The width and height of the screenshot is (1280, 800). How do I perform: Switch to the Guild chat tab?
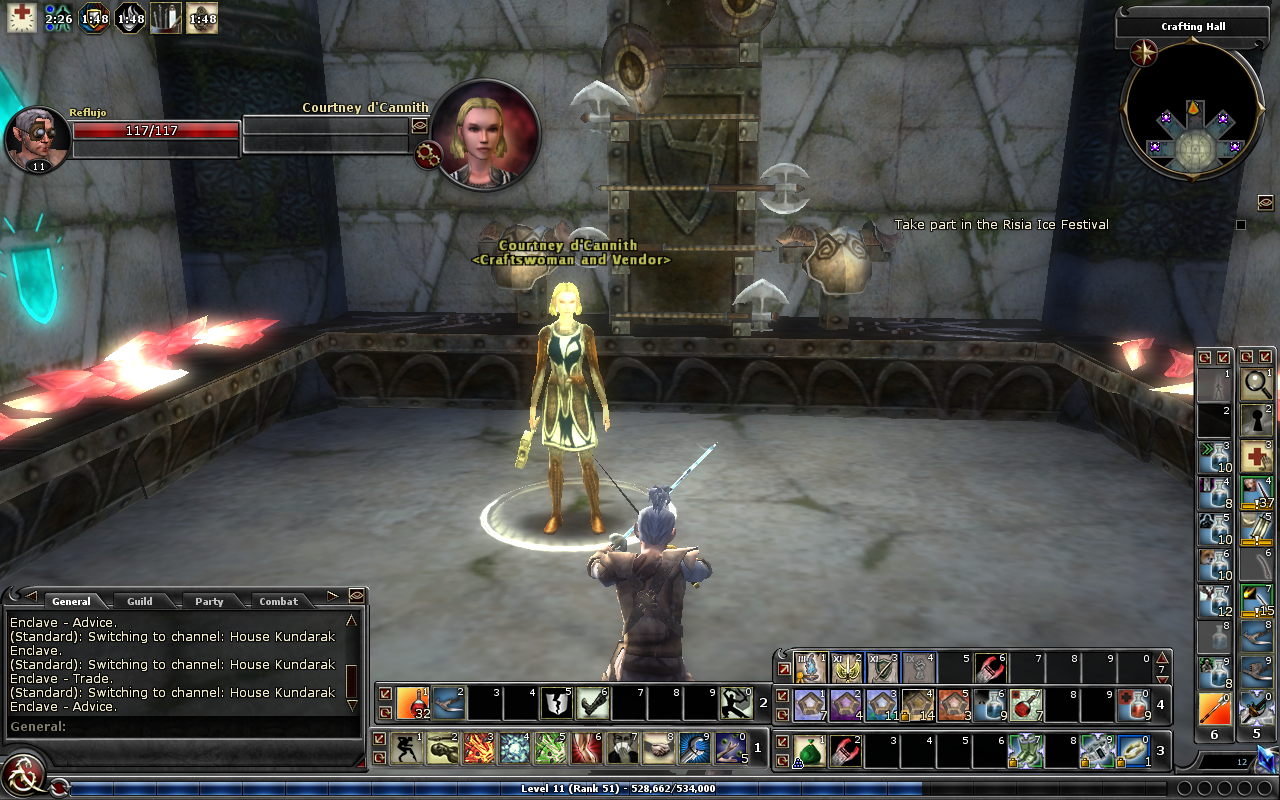[140, 601]
